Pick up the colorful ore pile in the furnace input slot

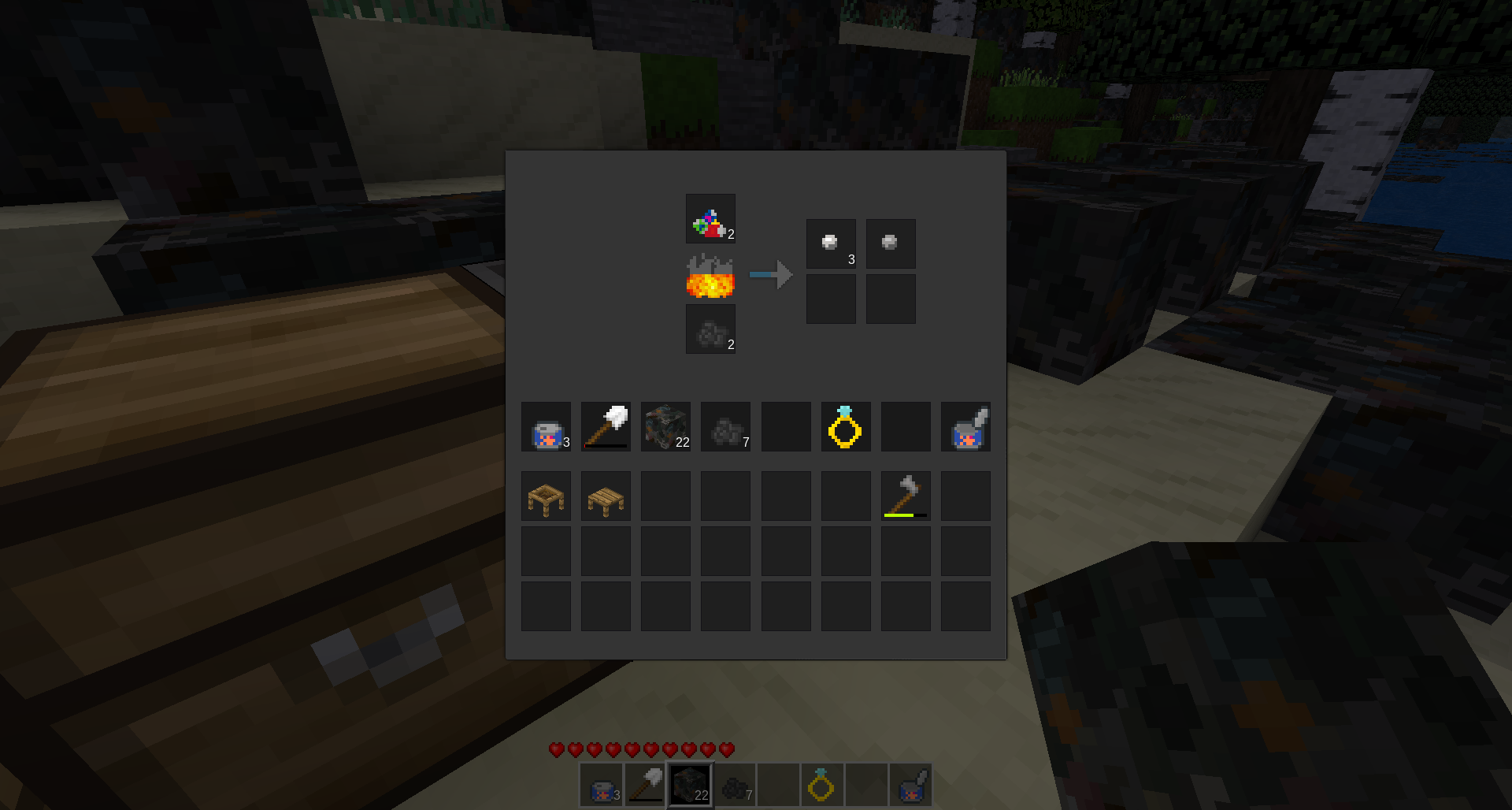(710, 219)
